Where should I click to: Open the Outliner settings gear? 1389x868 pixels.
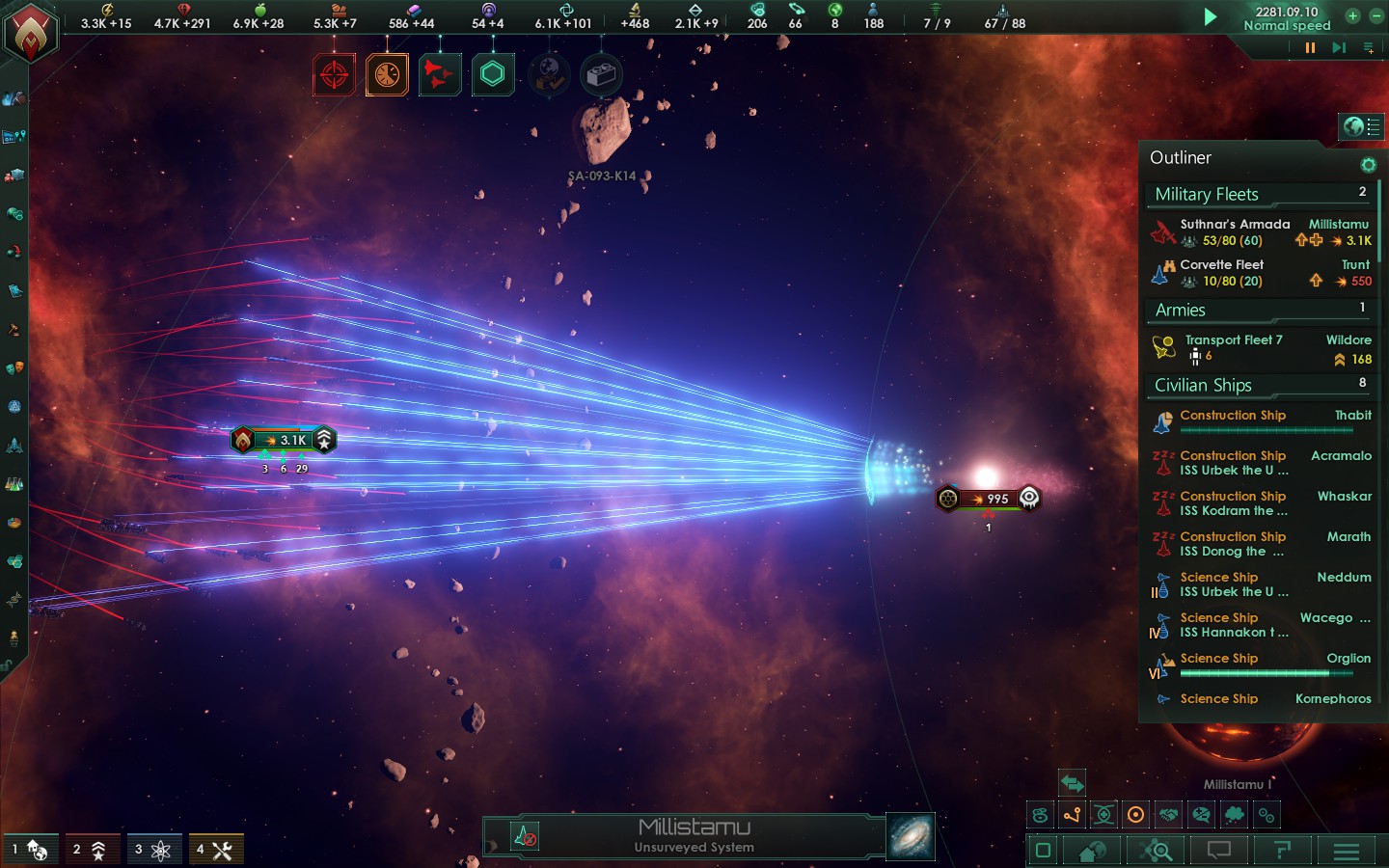1367,164
